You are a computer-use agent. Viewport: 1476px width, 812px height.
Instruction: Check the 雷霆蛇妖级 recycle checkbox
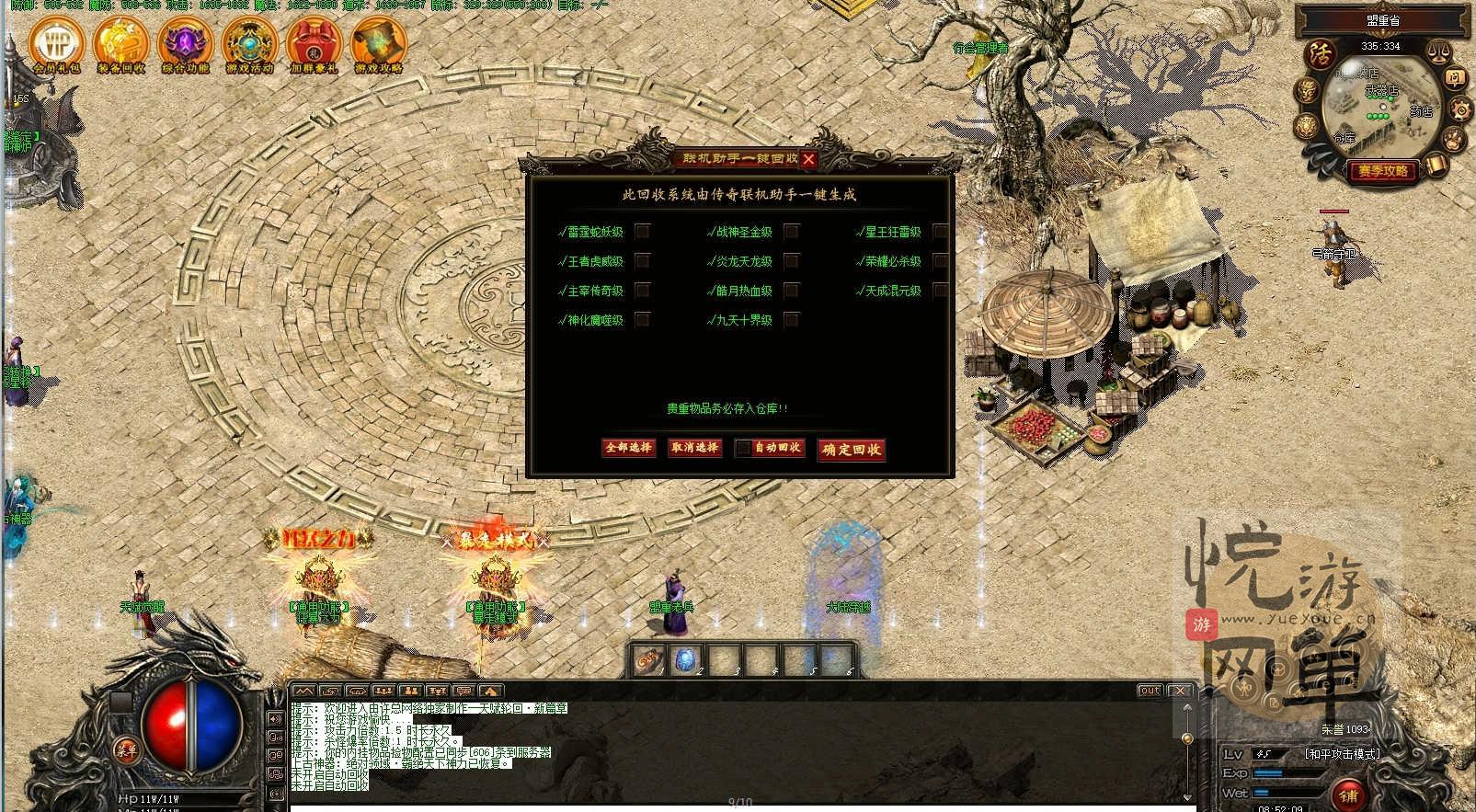644,233
